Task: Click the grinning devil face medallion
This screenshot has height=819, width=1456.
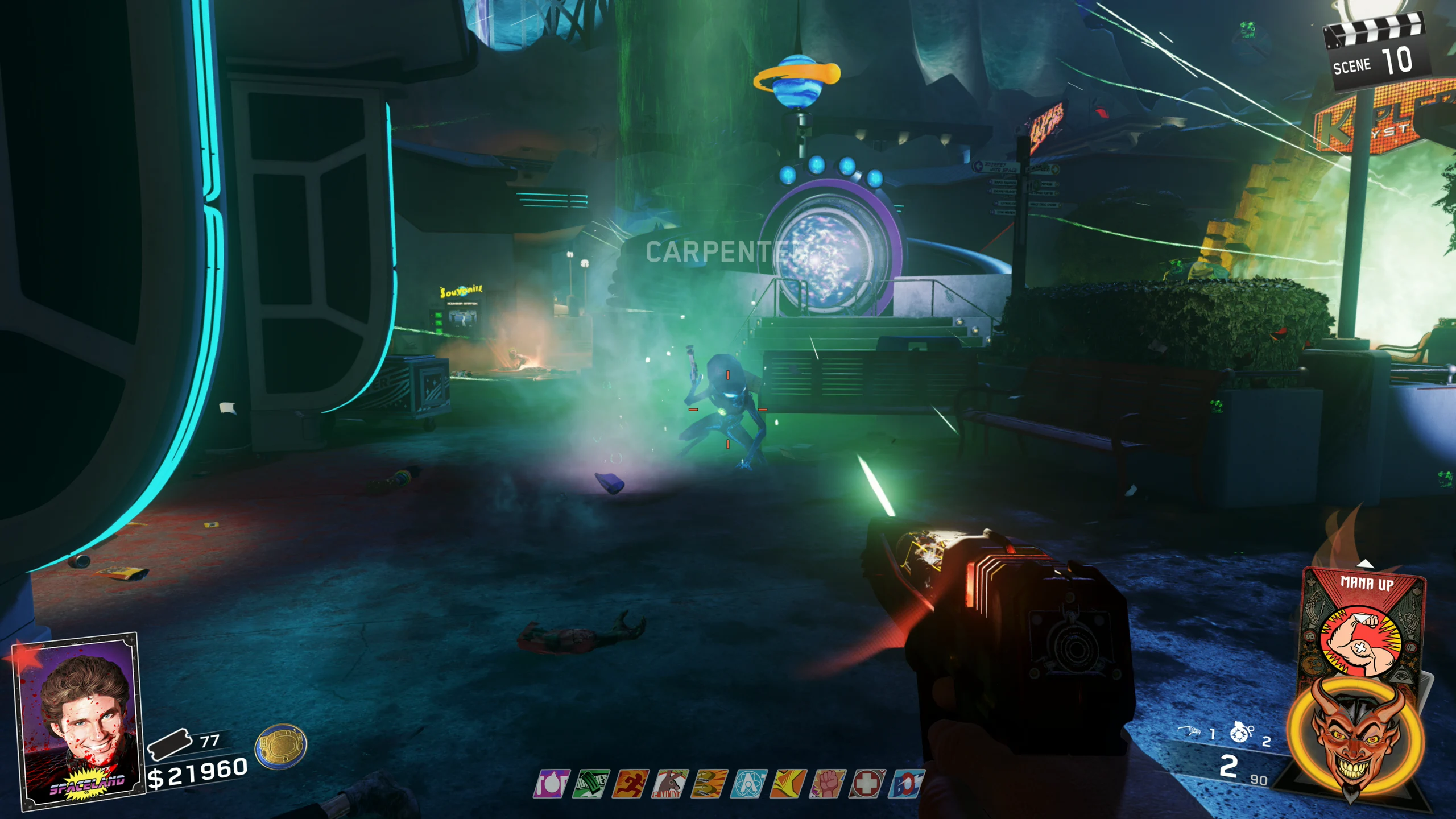Action: pyautogui.click(x=1355, y=739)
